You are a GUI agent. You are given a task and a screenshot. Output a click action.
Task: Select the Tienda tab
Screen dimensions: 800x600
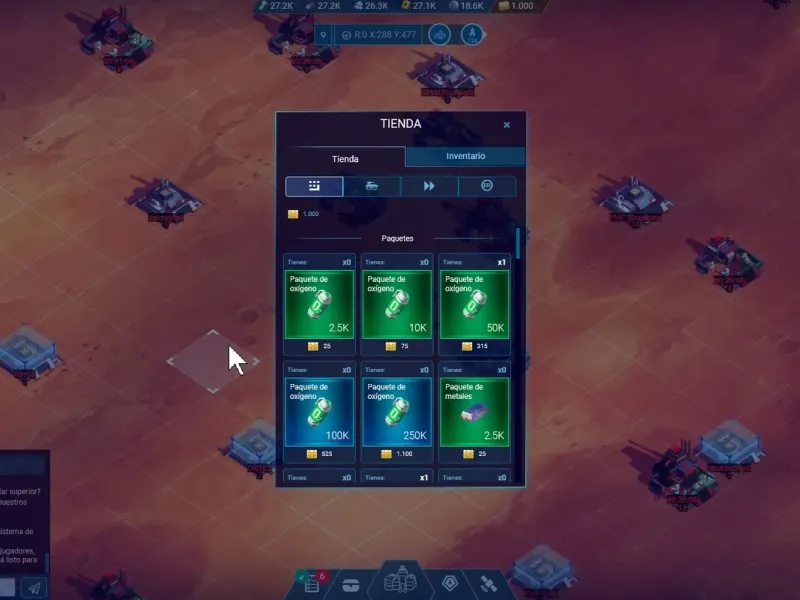click(345, 158)
